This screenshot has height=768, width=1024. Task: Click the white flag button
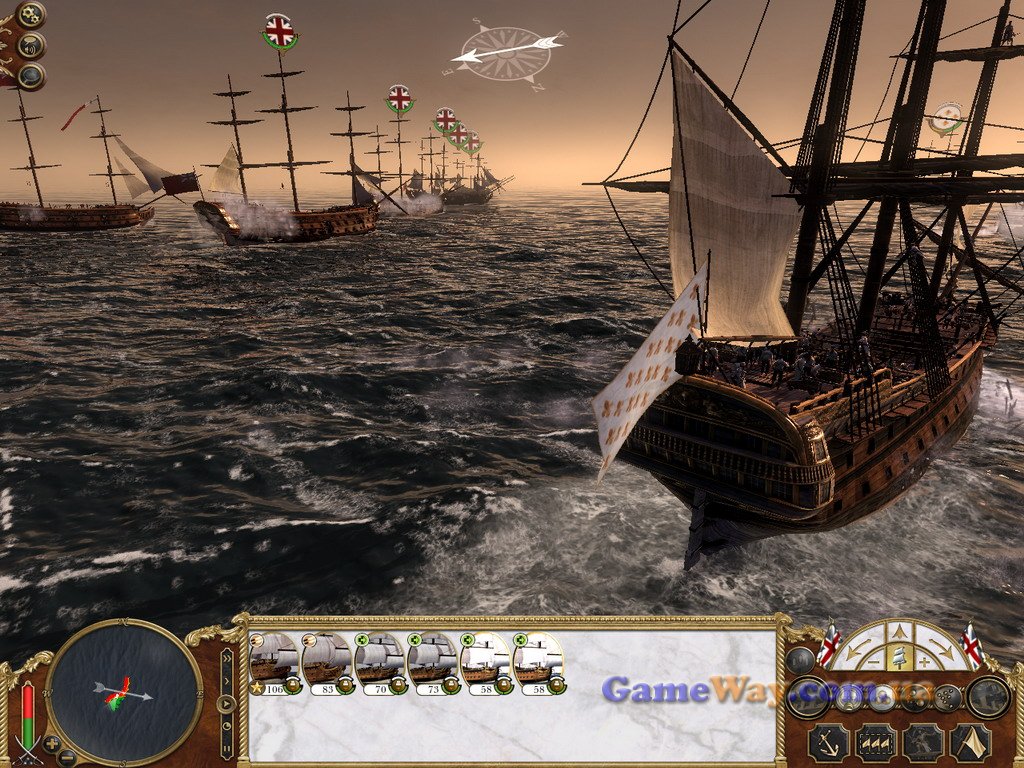969,742
